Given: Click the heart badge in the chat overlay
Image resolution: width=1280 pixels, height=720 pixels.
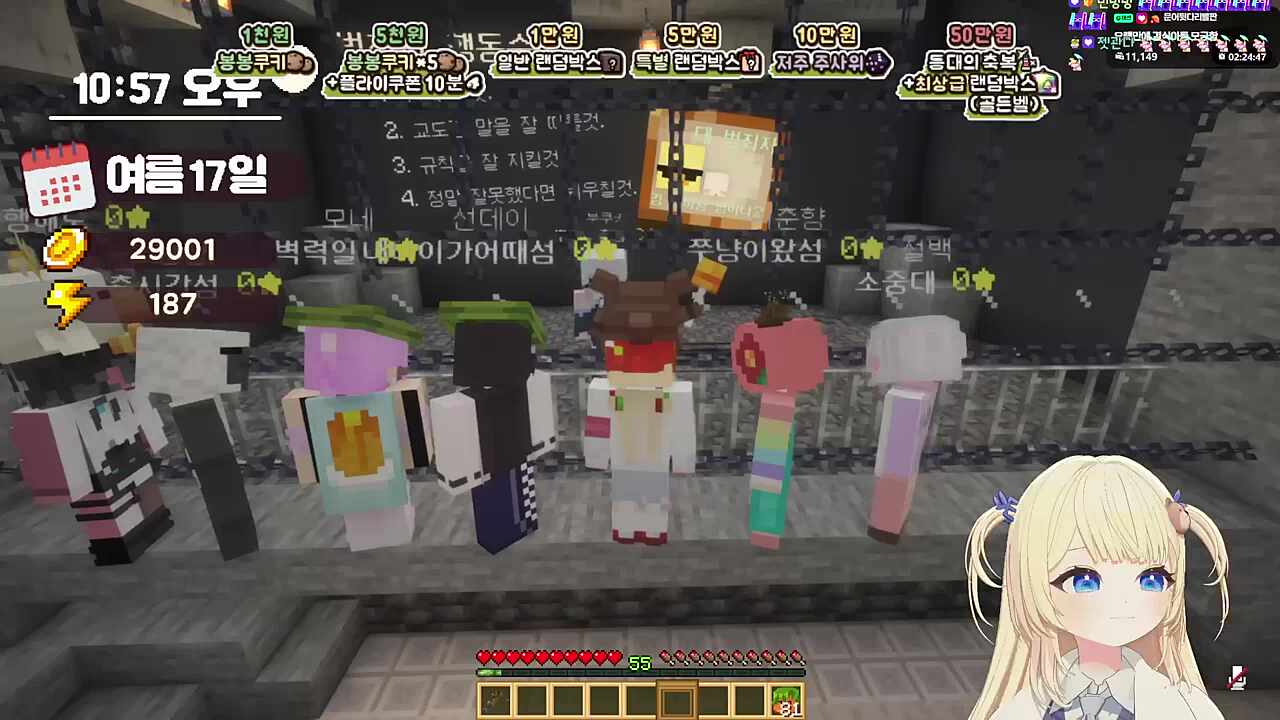Looking at the screenshot, I should [x=1141, y=19].
